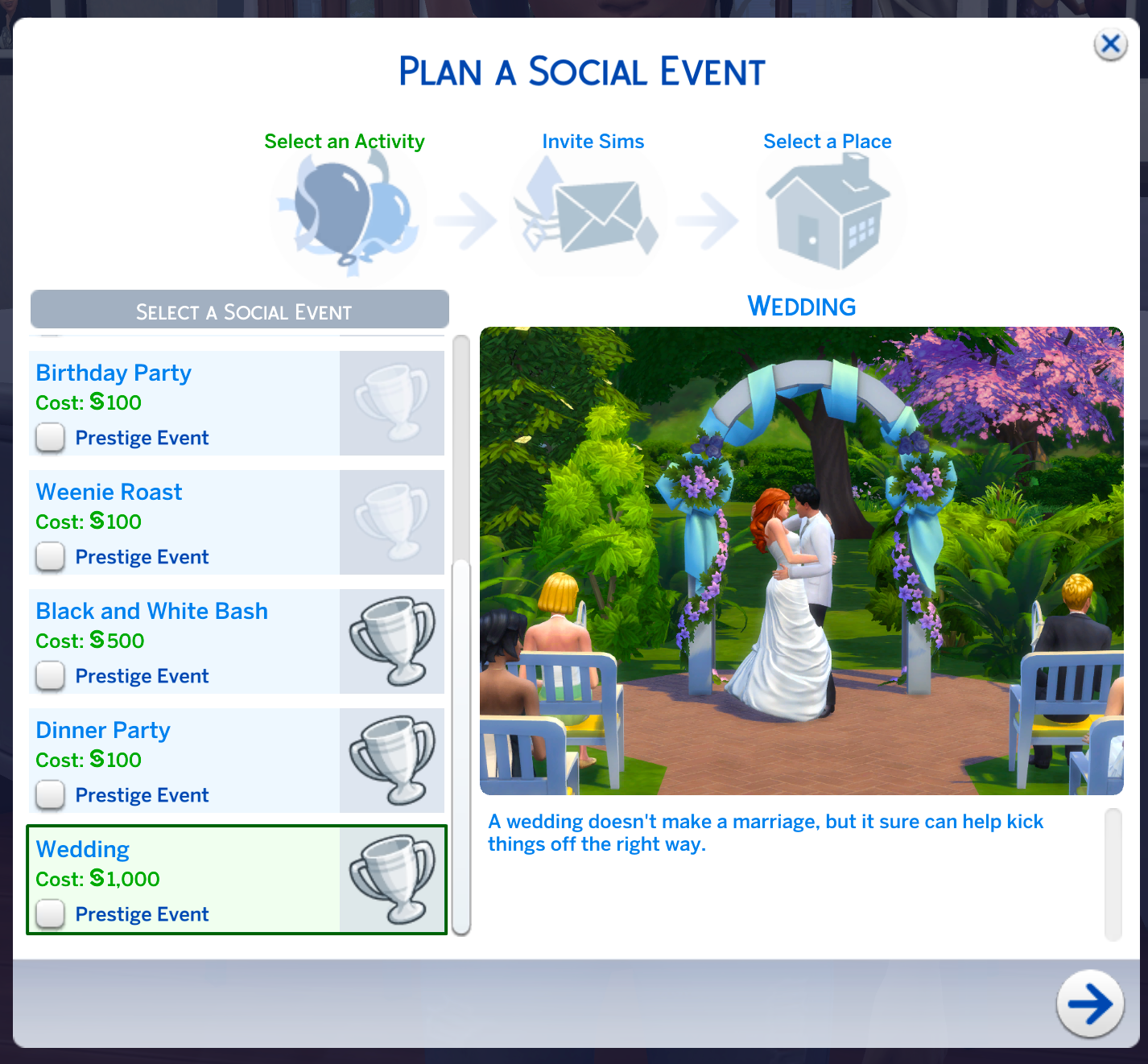The image size is (1148, 1064).
Task: Click the blue arrow to proceed
Action: 1090,1004
